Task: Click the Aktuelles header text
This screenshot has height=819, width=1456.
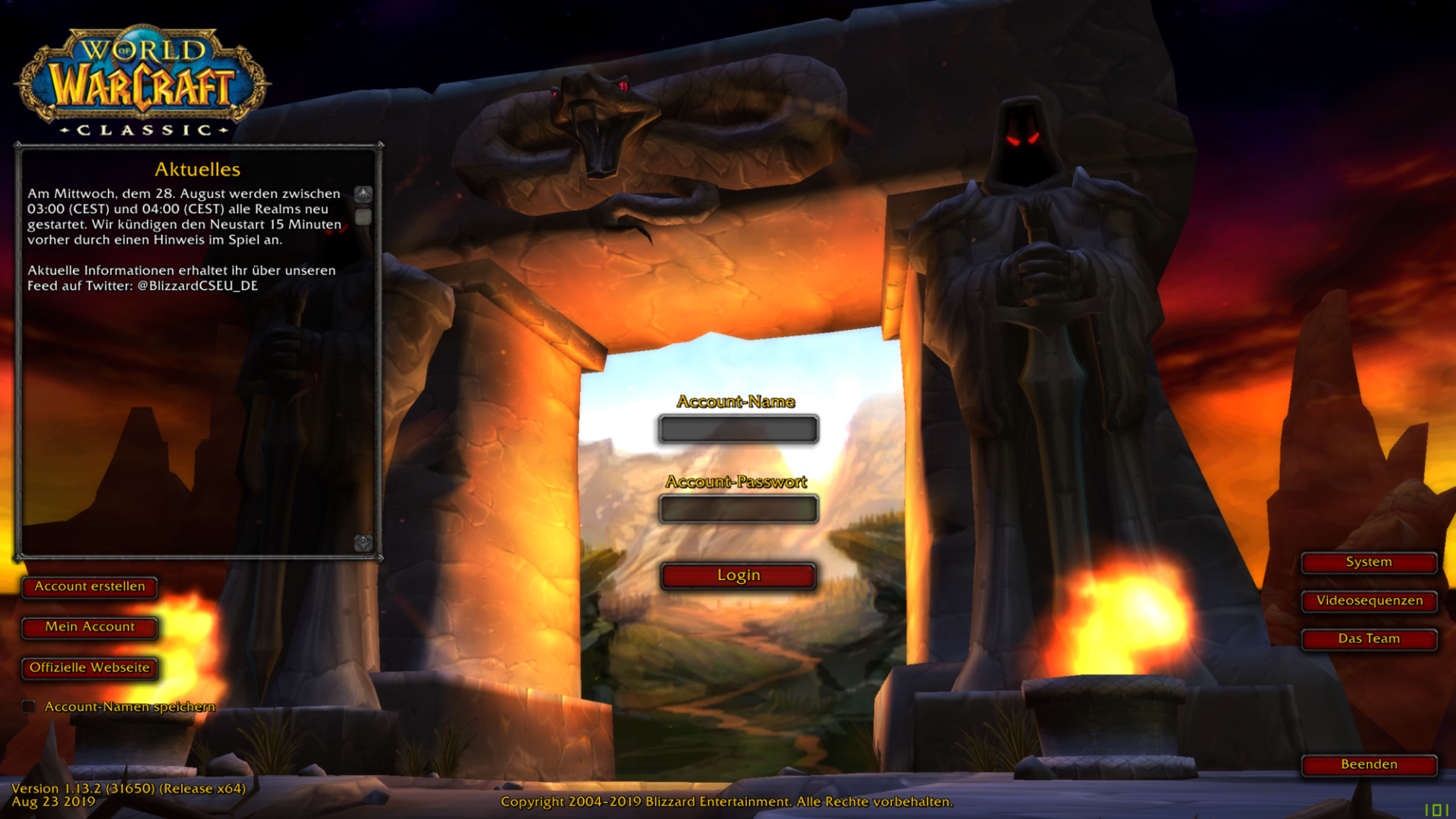Action: pyautogui.click(x=198, y=168)
